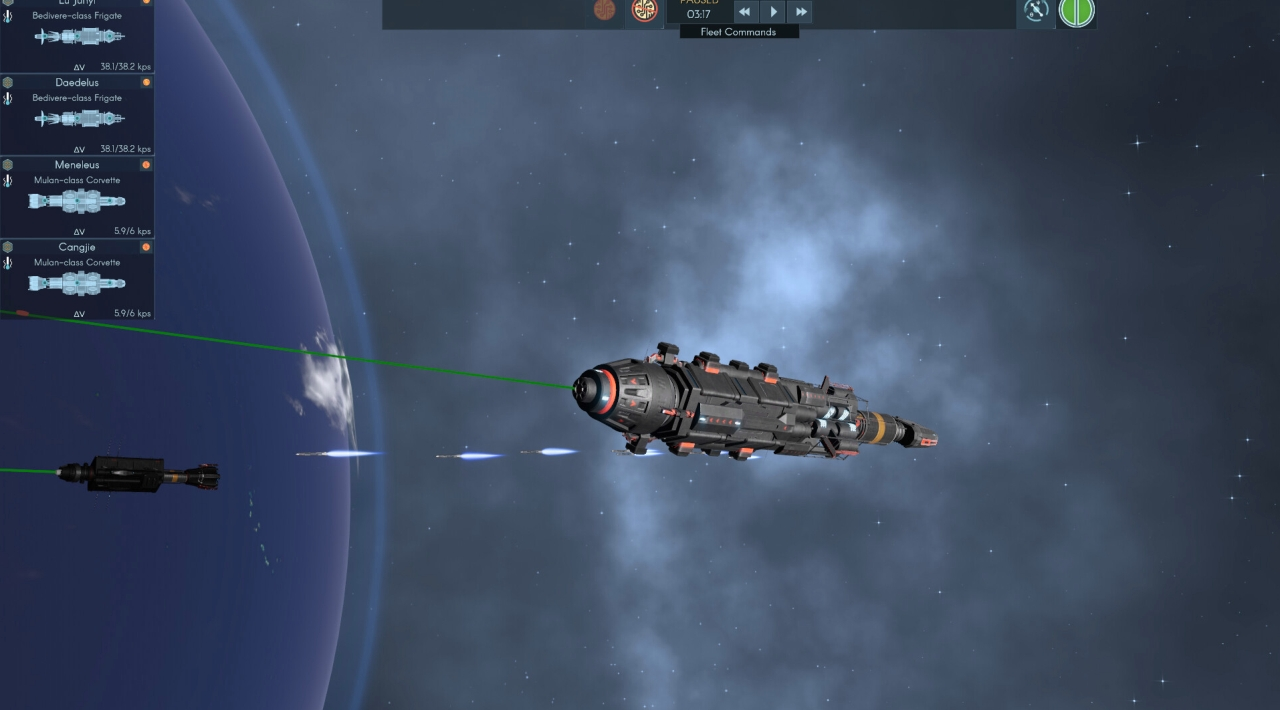Speed up combat with fast-forward
This screenshot has height=710, width=1280.
coord(800,12)
